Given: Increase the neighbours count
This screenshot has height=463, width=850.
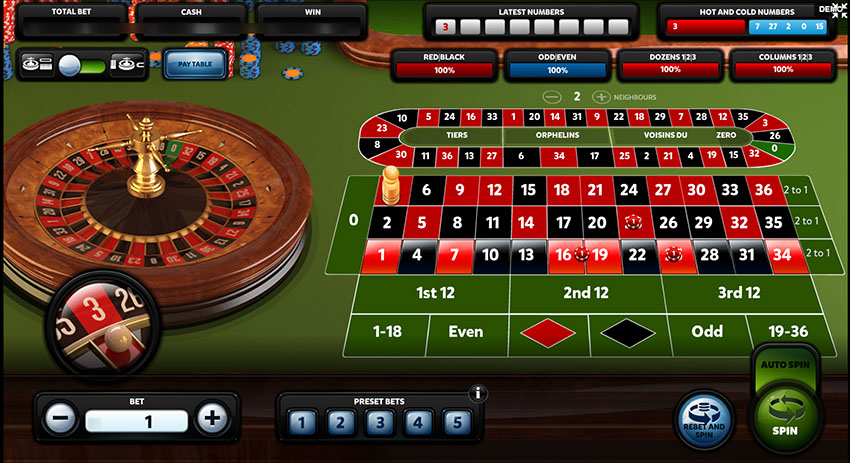Looking at the screenshot, I should point(601,97).
